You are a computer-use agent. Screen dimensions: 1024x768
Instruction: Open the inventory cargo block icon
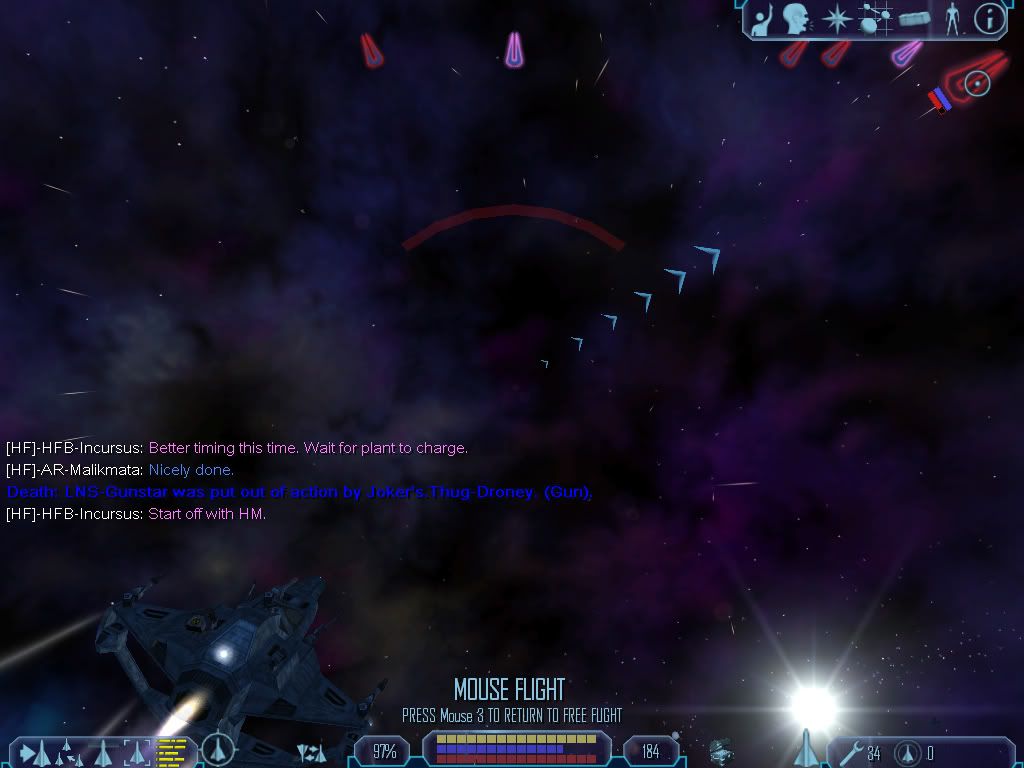(x=915, y=18)
